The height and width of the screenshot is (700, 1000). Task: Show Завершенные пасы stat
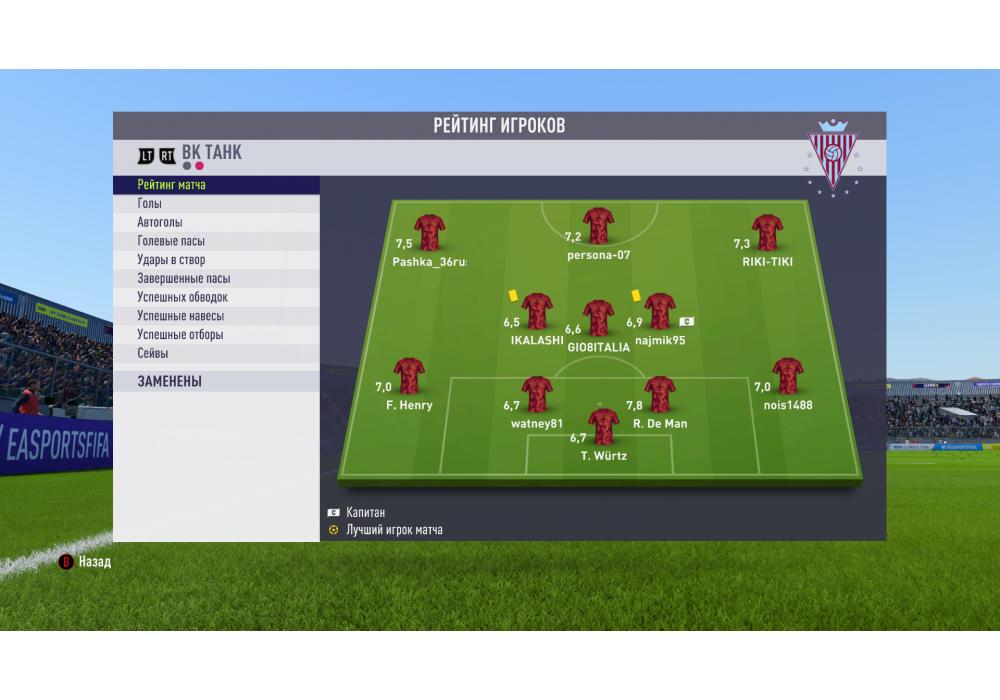pos(184,279)
